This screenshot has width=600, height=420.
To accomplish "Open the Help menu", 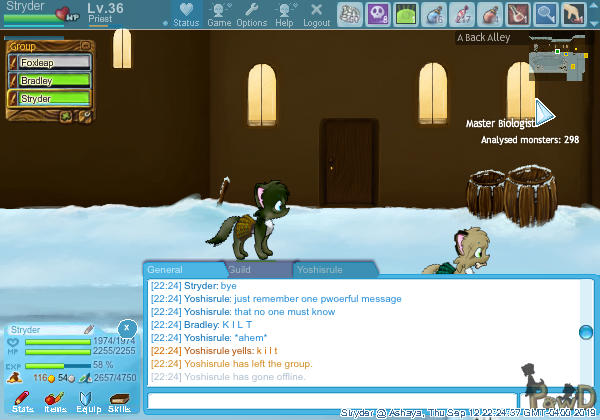I will tap(285, 13).
